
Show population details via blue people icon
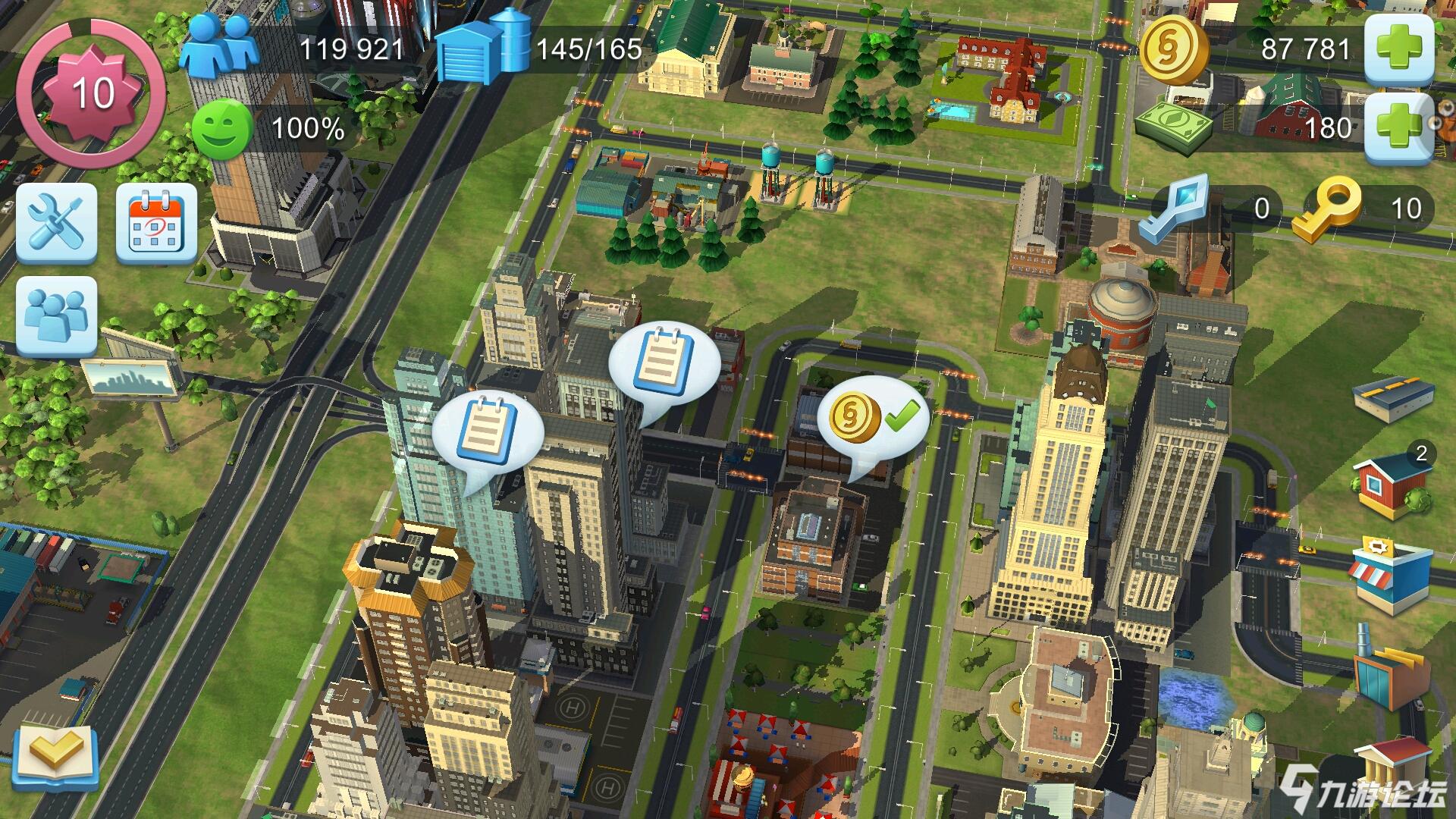point(220,47)
